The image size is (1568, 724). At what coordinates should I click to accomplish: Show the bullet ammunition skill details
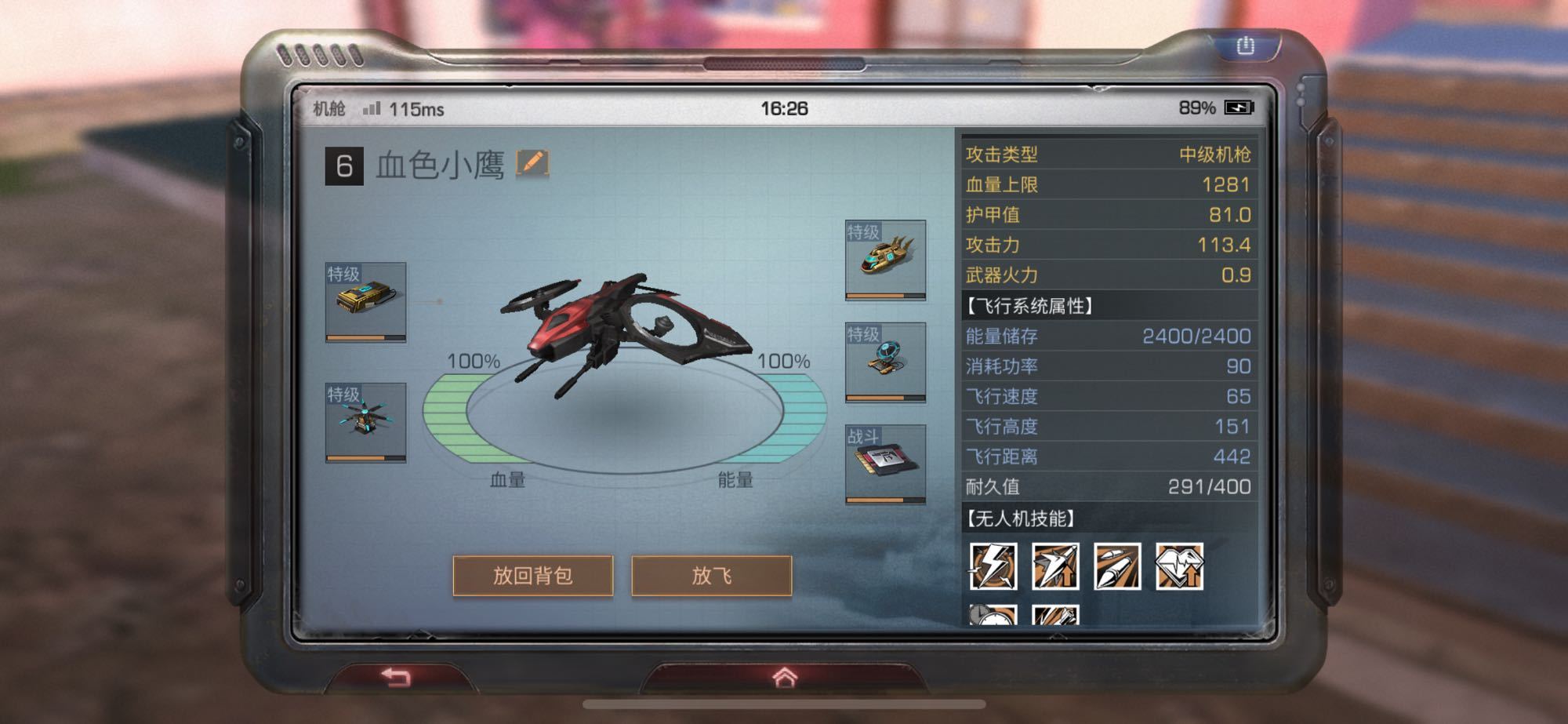1117,566
